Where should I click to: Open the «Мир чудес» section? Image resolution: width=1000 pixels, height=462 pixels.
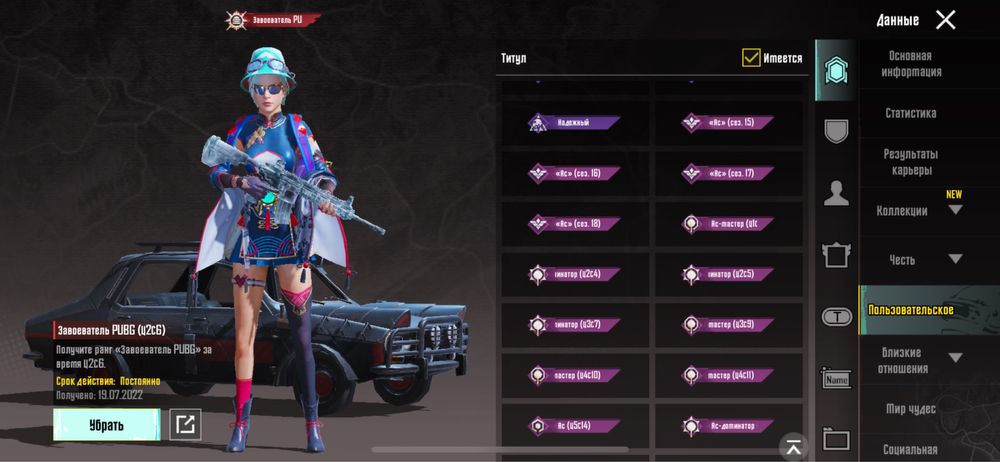coord(910,409)
